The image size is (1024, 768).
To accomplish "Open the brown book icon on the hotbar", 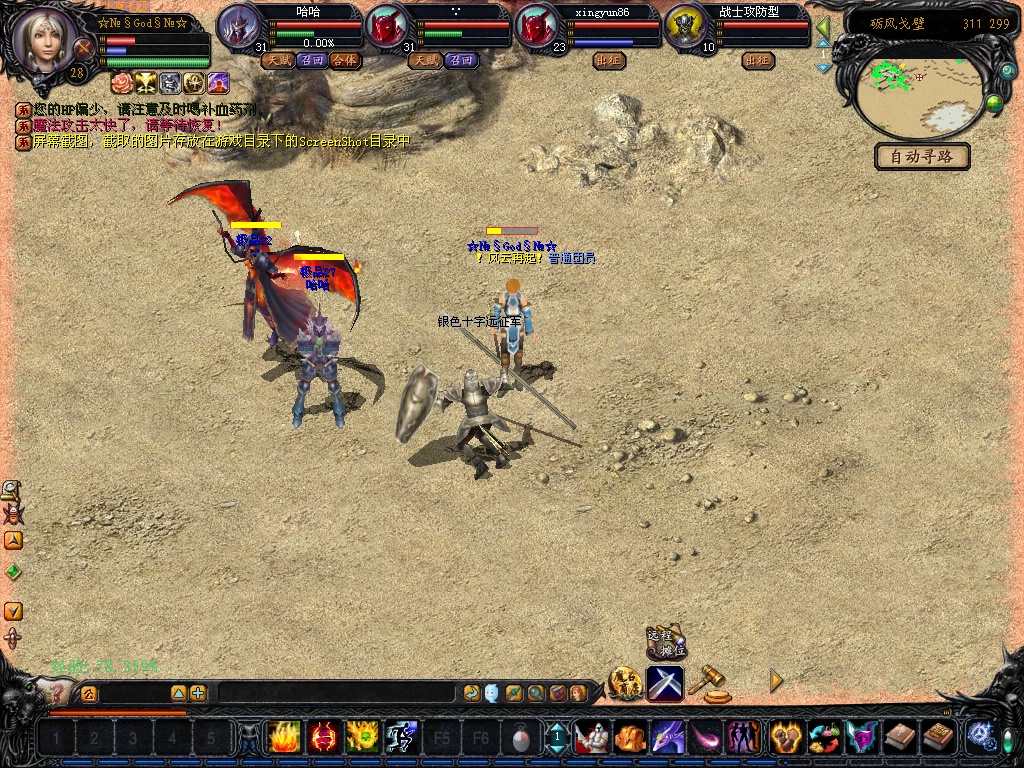I will (899, 738).
